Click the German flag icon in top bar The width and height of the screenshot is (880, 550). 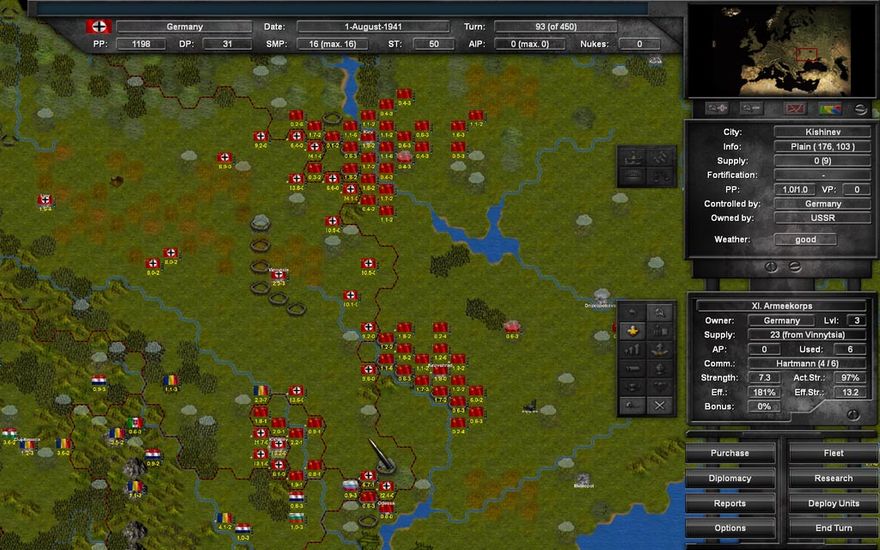coord(99,27)
